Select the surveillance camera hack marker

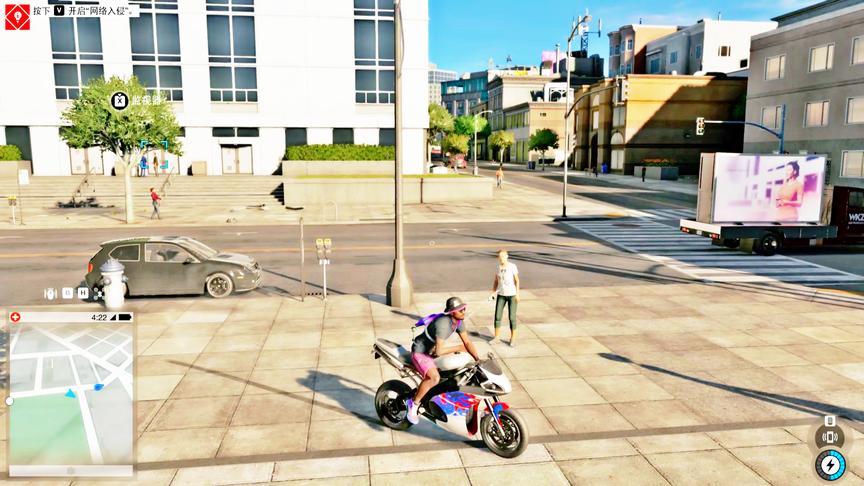click(120, 100)
